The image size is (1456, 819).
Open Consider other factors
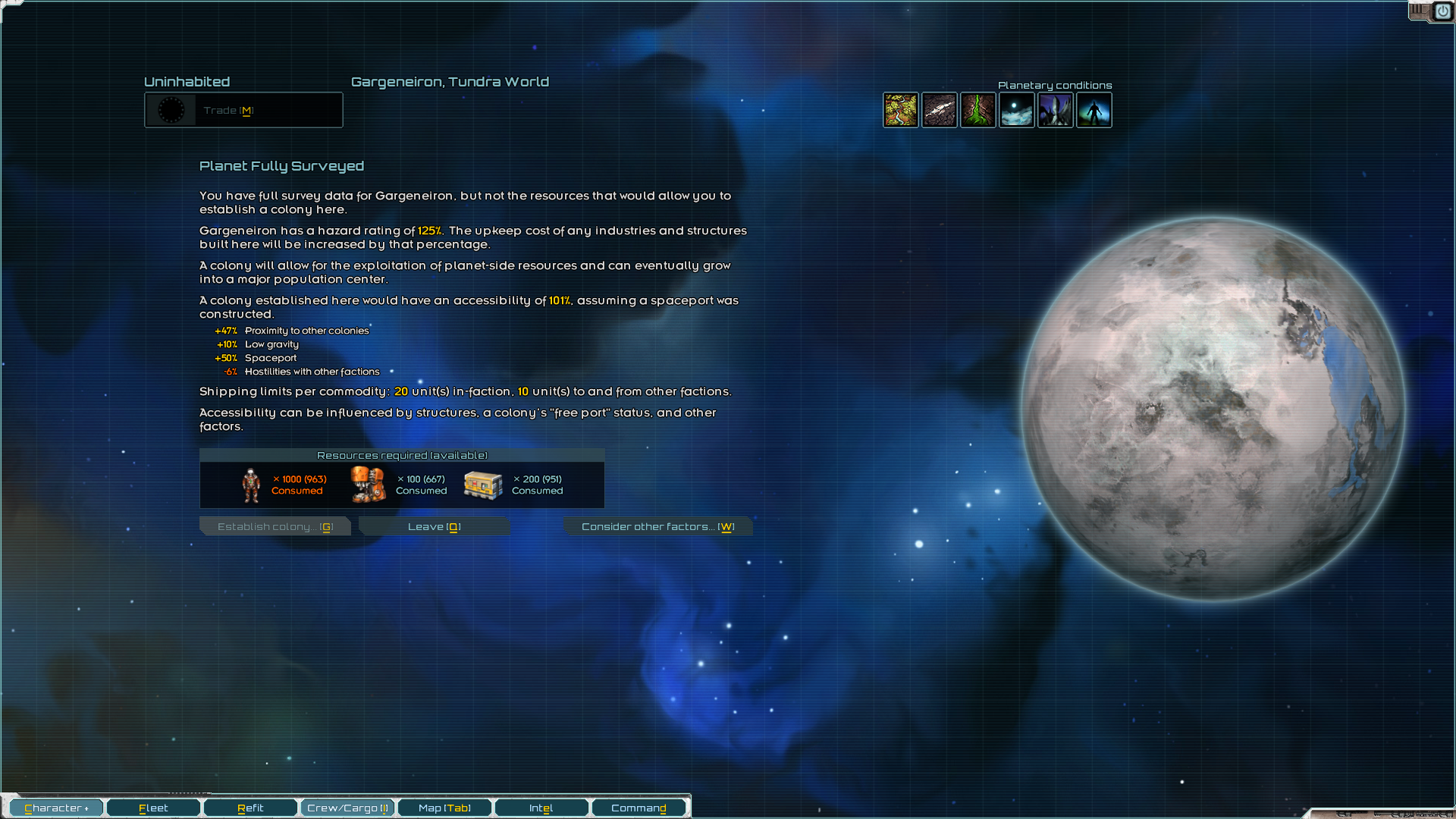(657, 526)
